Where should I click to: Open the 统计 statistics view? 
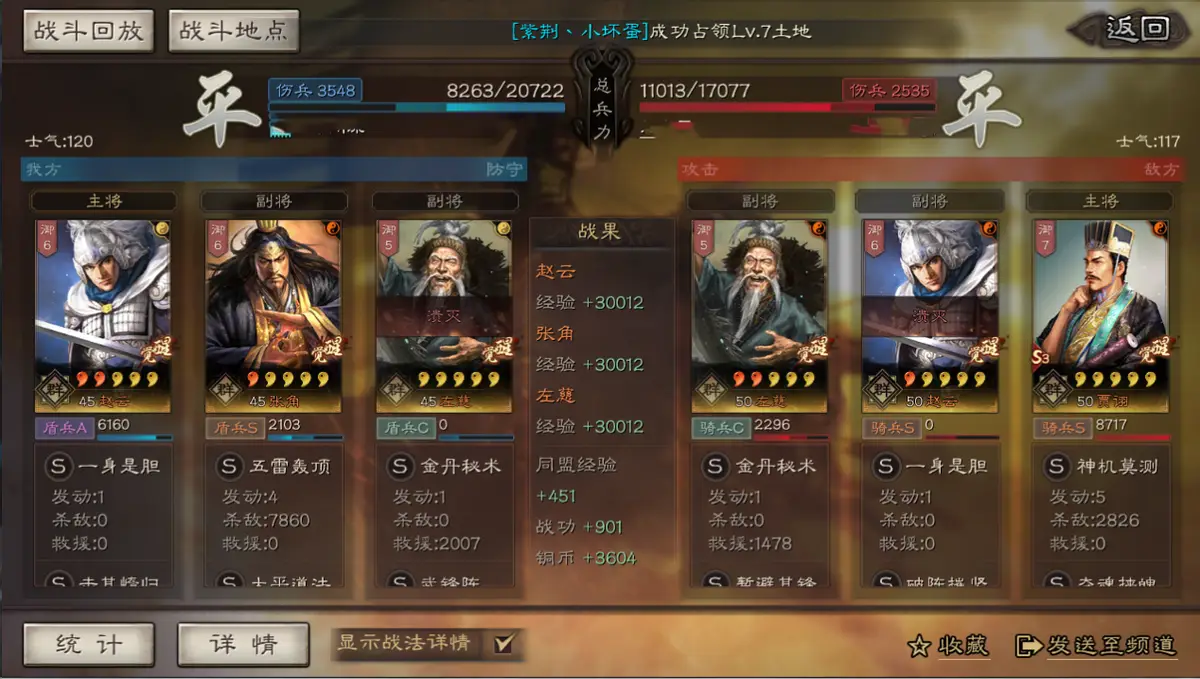point(89,644)
